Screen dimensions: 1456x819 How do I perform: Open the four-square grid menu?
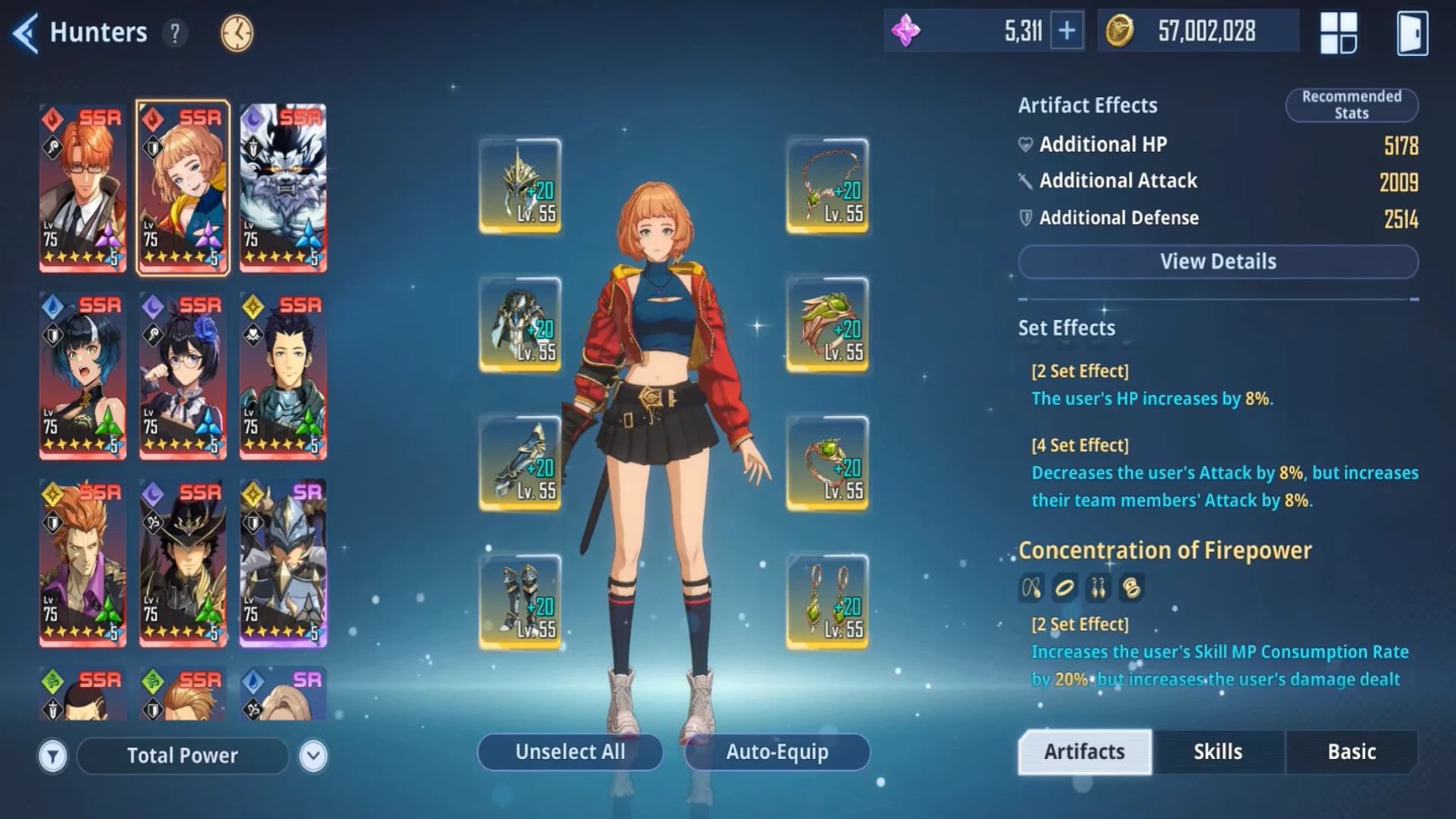pos(1338,33)
